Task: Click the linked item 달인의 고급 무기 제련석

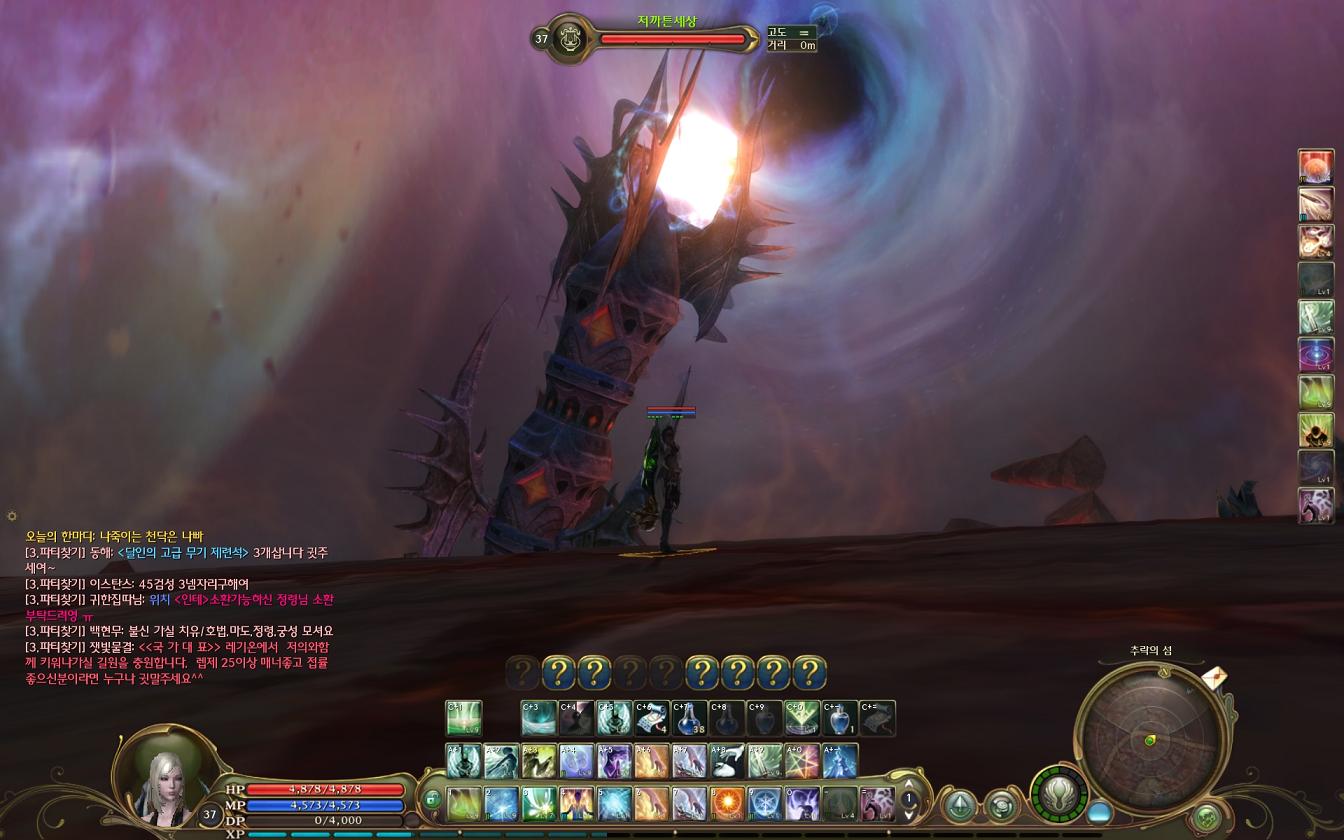Action: 183,552
